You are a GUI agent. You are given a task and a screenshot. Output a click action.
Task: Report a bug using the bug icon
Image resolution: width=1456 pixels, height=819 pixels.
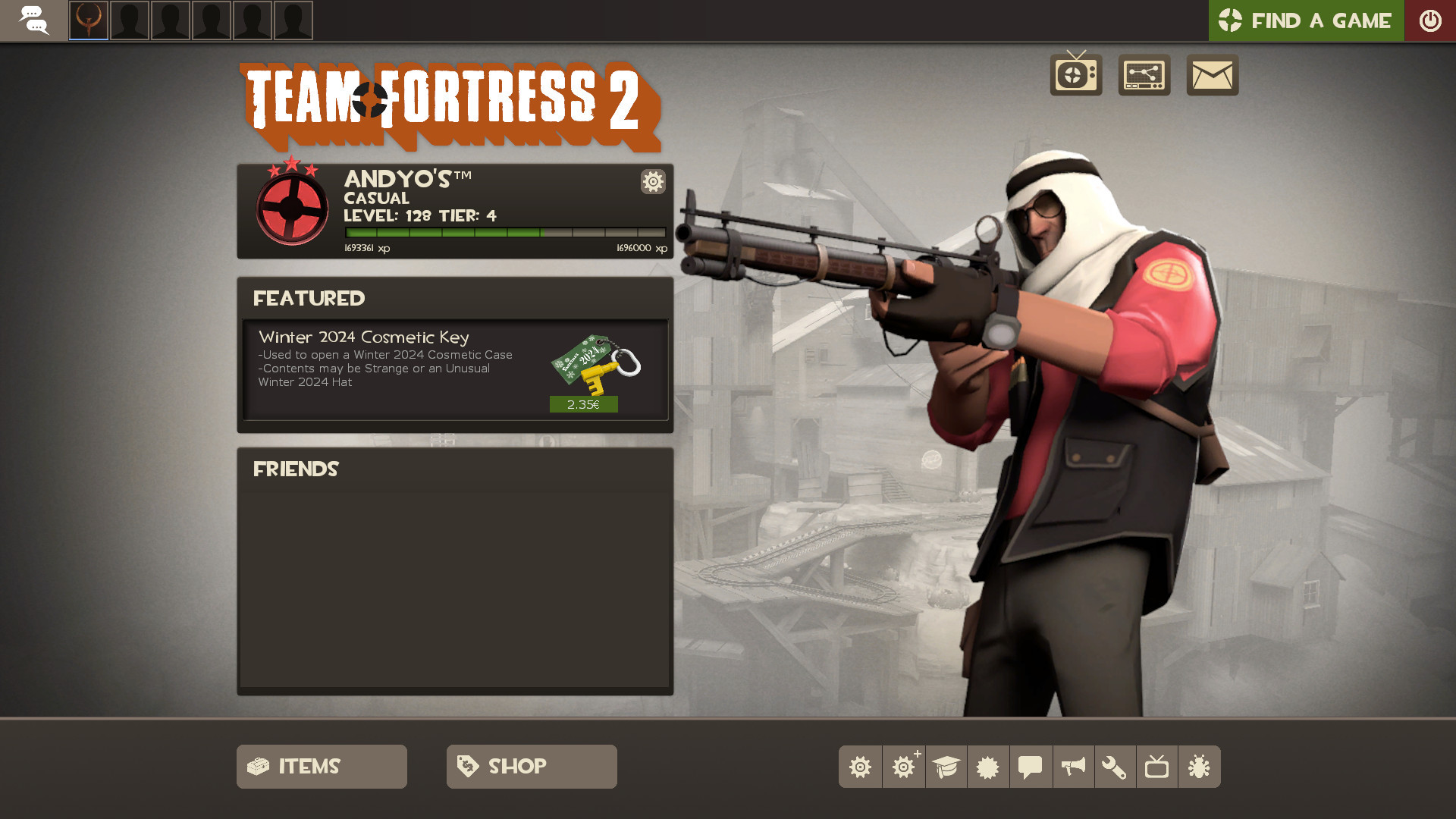point(1200,767)
